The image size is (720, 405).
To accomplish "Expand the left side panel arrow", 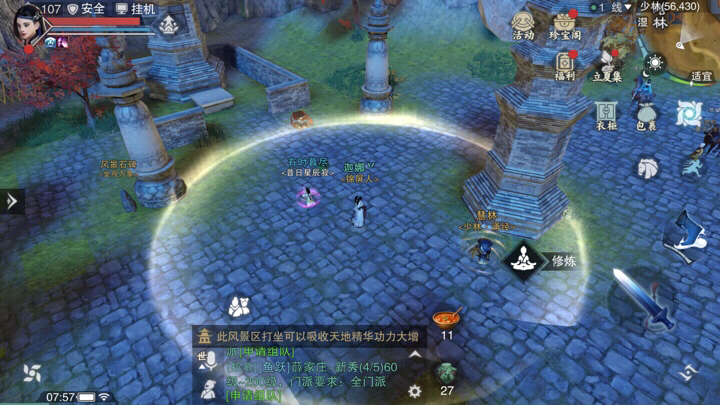I will click(11, 201).
